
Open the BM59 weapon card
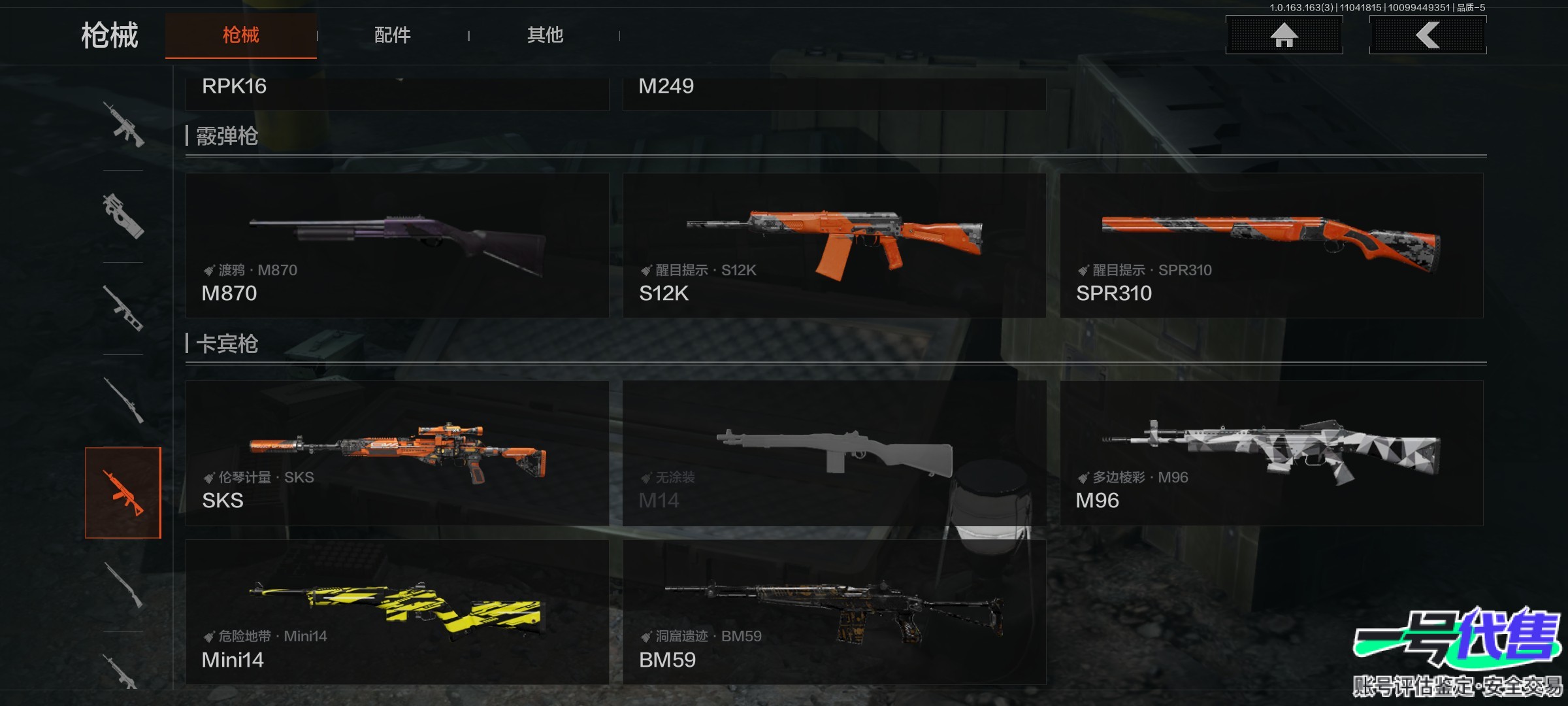point(834,613)
